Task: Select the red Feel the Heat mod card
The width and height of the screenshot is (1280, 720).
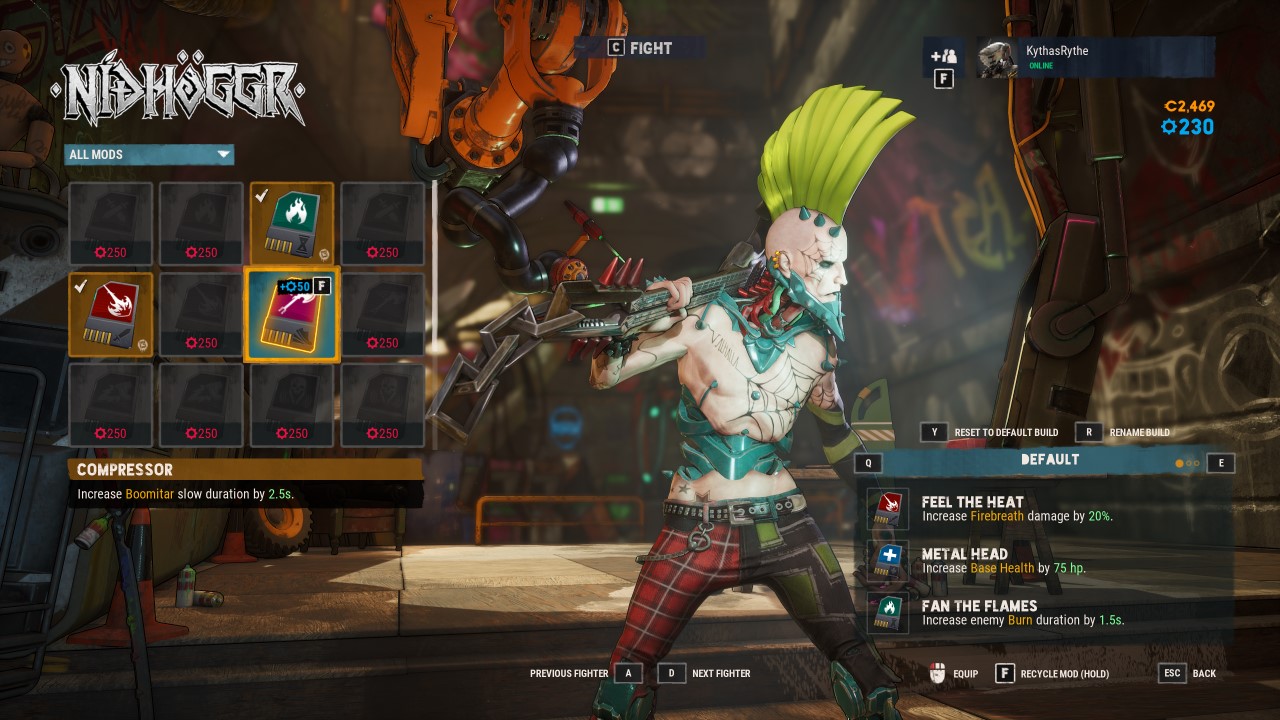Action: [111, 314]
